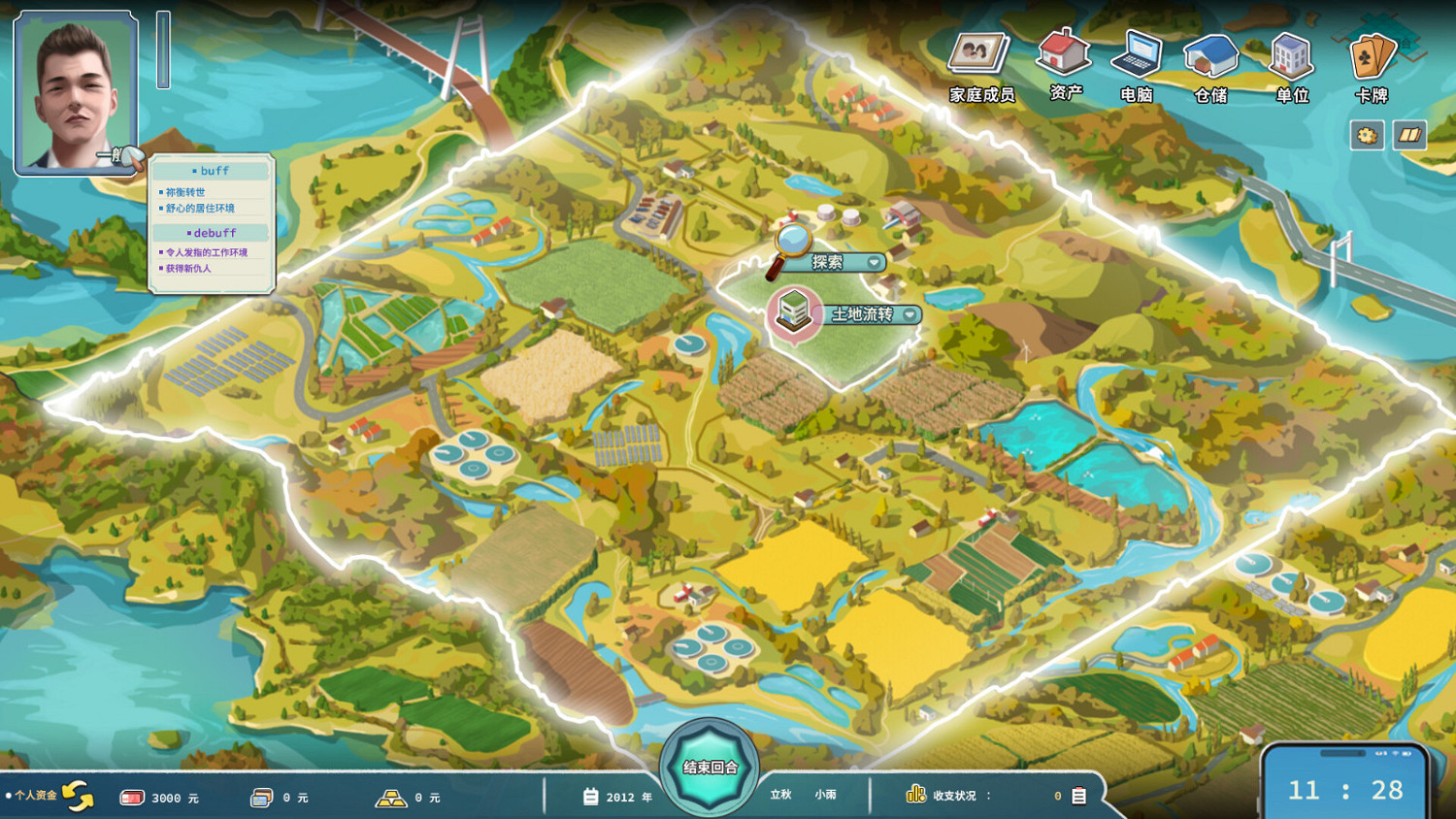Viewport: 1456px width, 819px height.
Task: Select the debuff section header
Action: pos(211,233)
